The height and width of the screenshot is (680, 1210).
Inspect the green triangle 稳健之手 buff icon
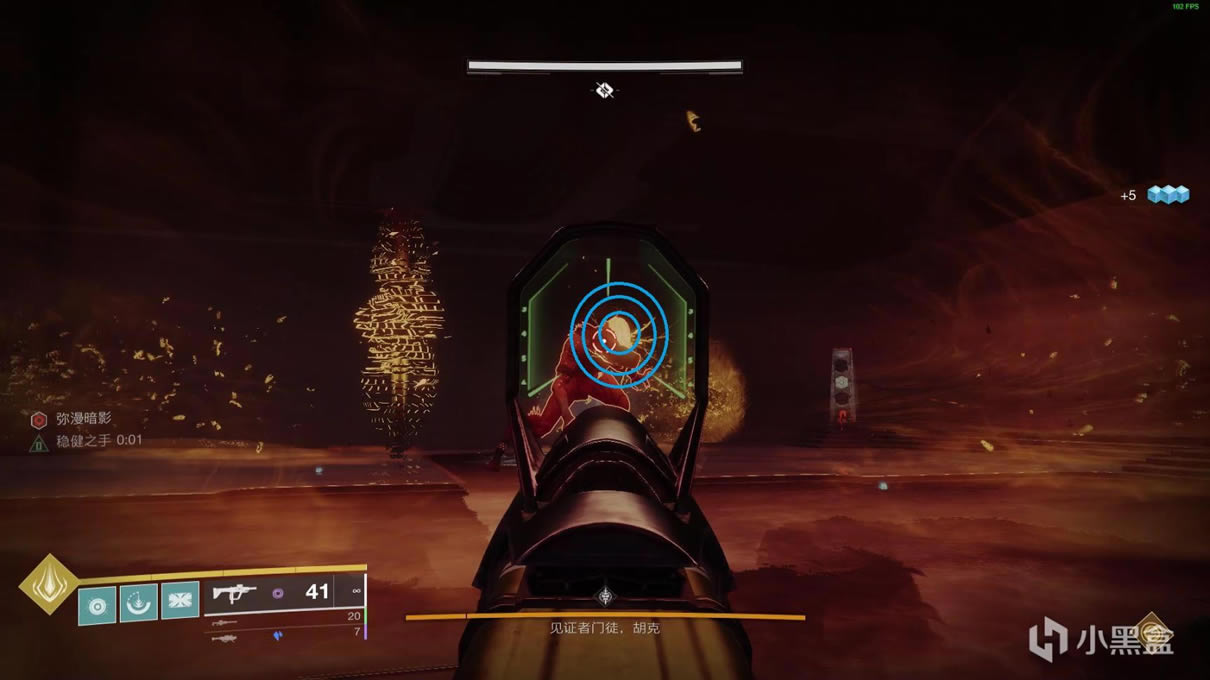[x=38, y=441]
